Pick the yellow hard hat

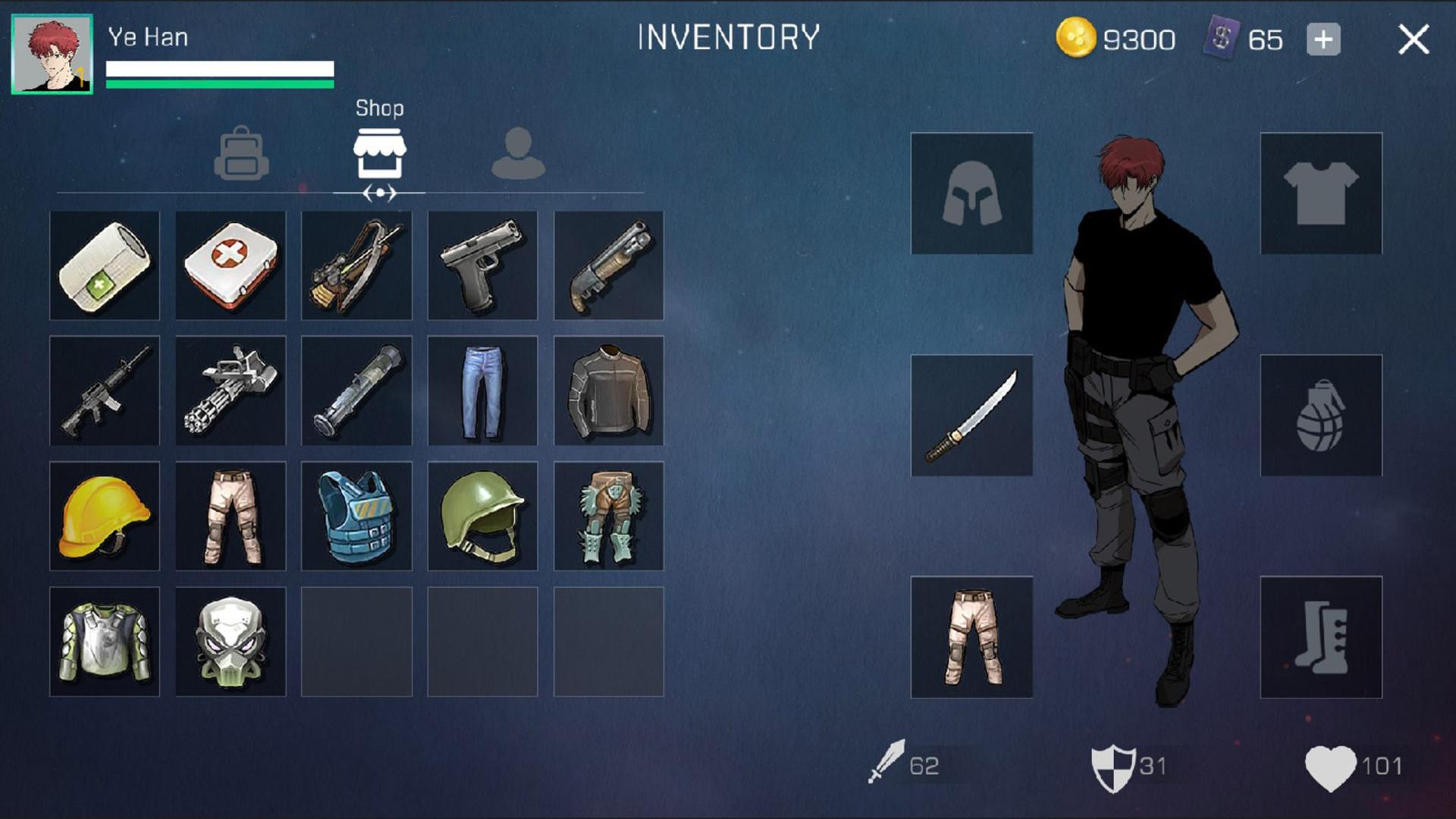click(104, 516)
